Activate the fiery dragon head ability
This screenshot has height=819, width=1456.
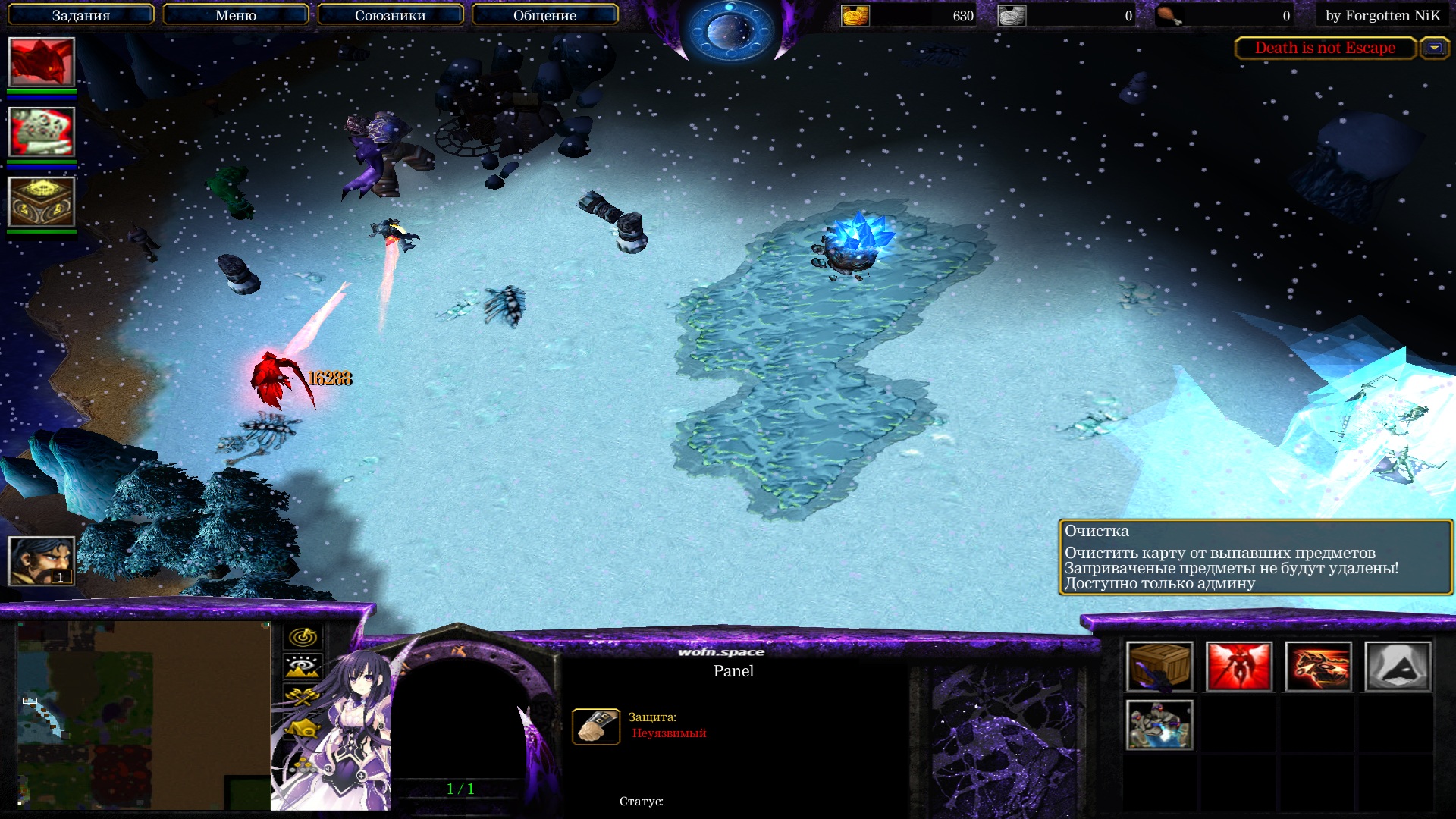tap(1318, 667)
